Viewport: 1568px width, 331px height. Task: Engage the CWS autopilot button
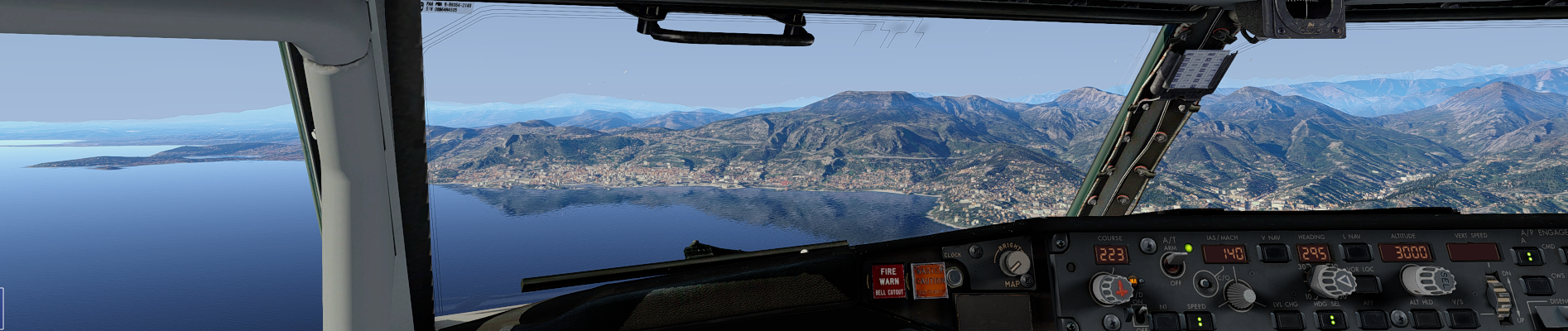[x=1535, y=286]
